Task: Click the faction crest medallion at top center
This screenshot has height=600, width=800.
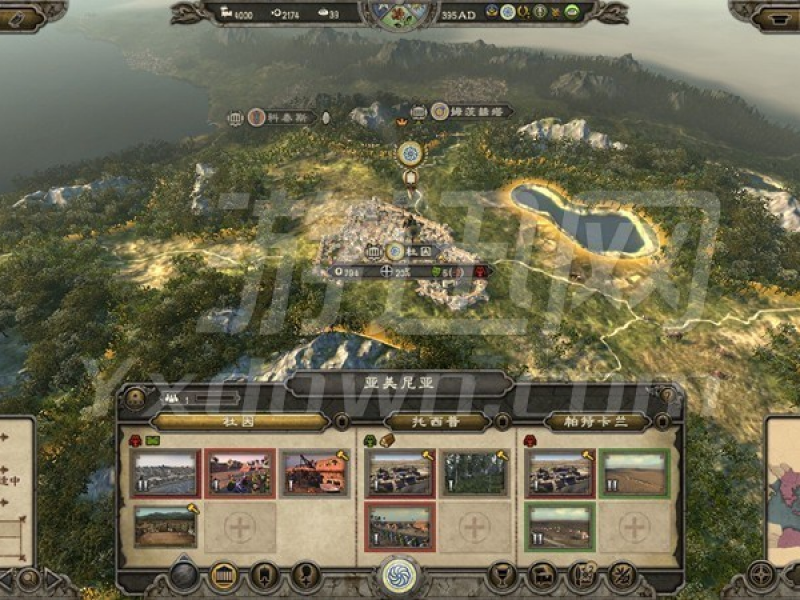Action: point(398,10)
